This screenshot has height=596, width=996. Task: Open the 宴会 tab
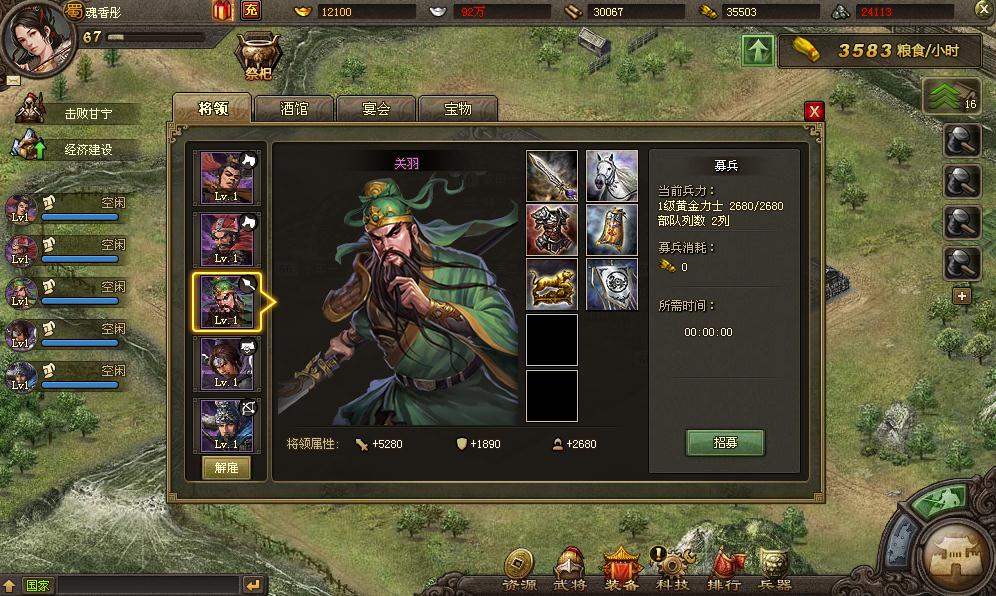pos(375,109)
